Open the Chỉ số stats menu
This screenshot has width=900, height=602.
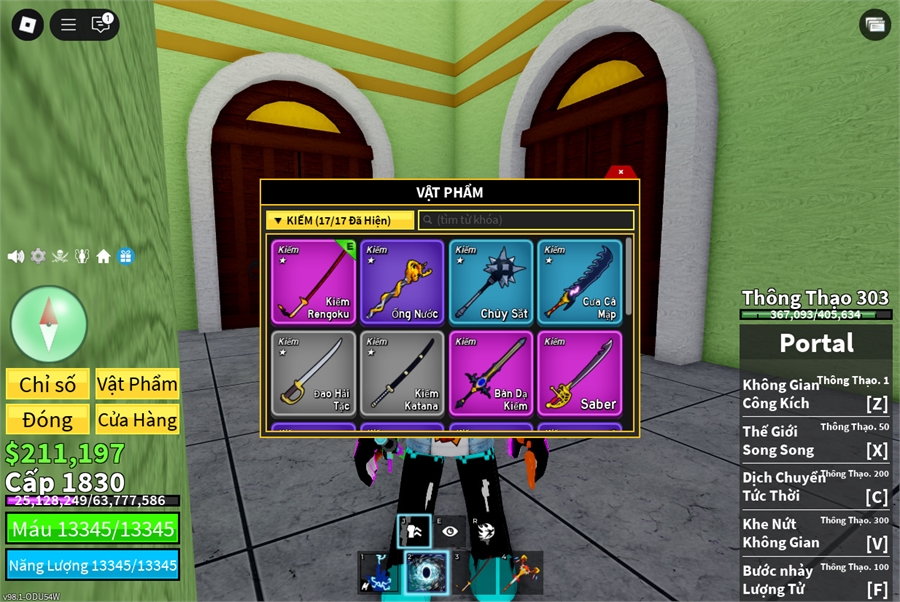point(48,384)
